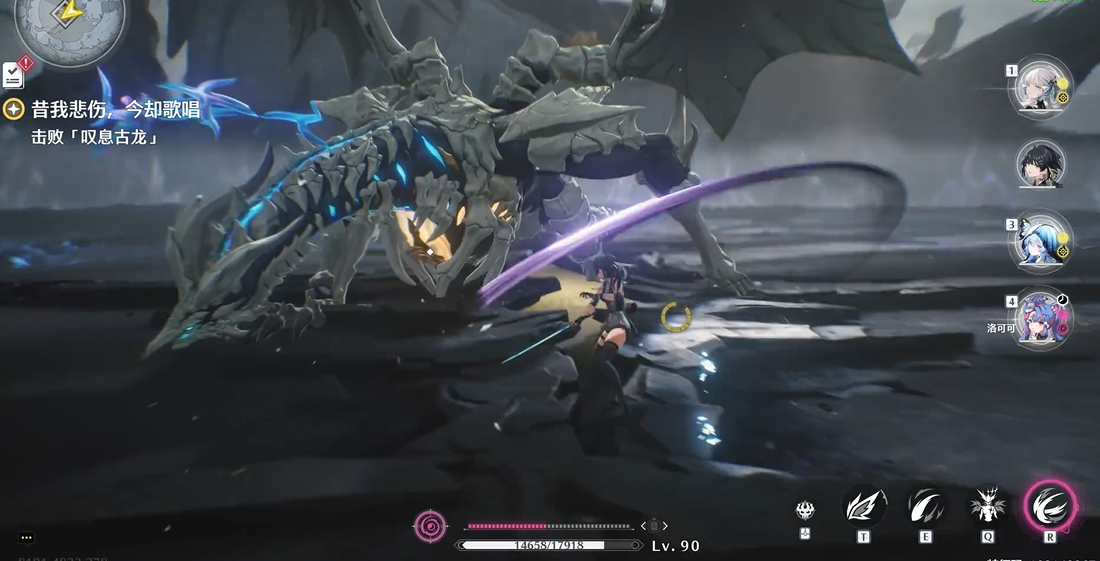Select the dark-haired active character portrait
Image resolution: width=1100 pixels, height=561 pixels.
point(1040,163)
